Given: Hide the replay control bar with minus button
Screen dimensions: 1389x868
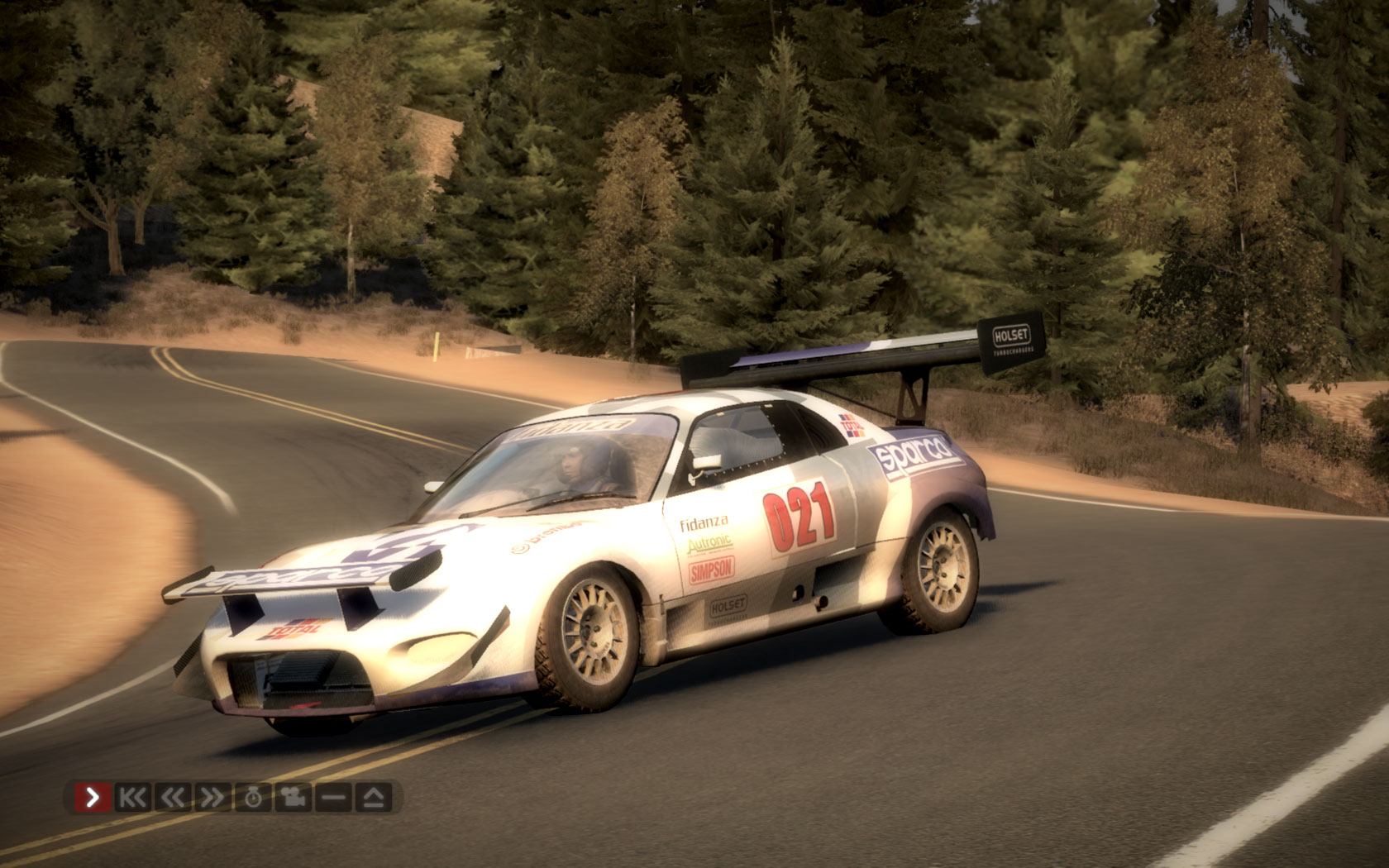Looking at the screenshot, I should click(334, 798).
